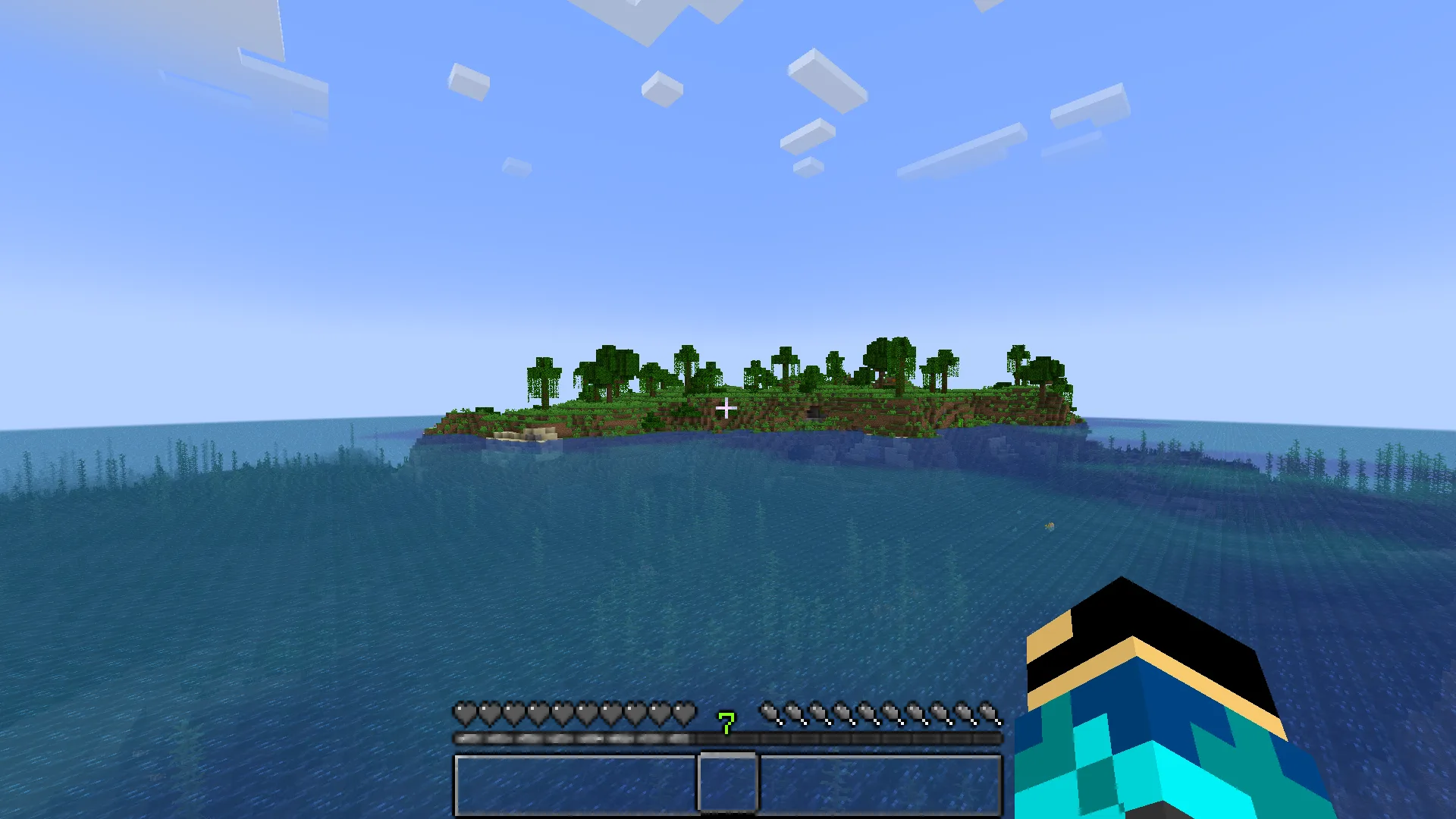Select the highlighted center hotbar slot
This screenshot has width=1456, height=819.
point(728,783)
